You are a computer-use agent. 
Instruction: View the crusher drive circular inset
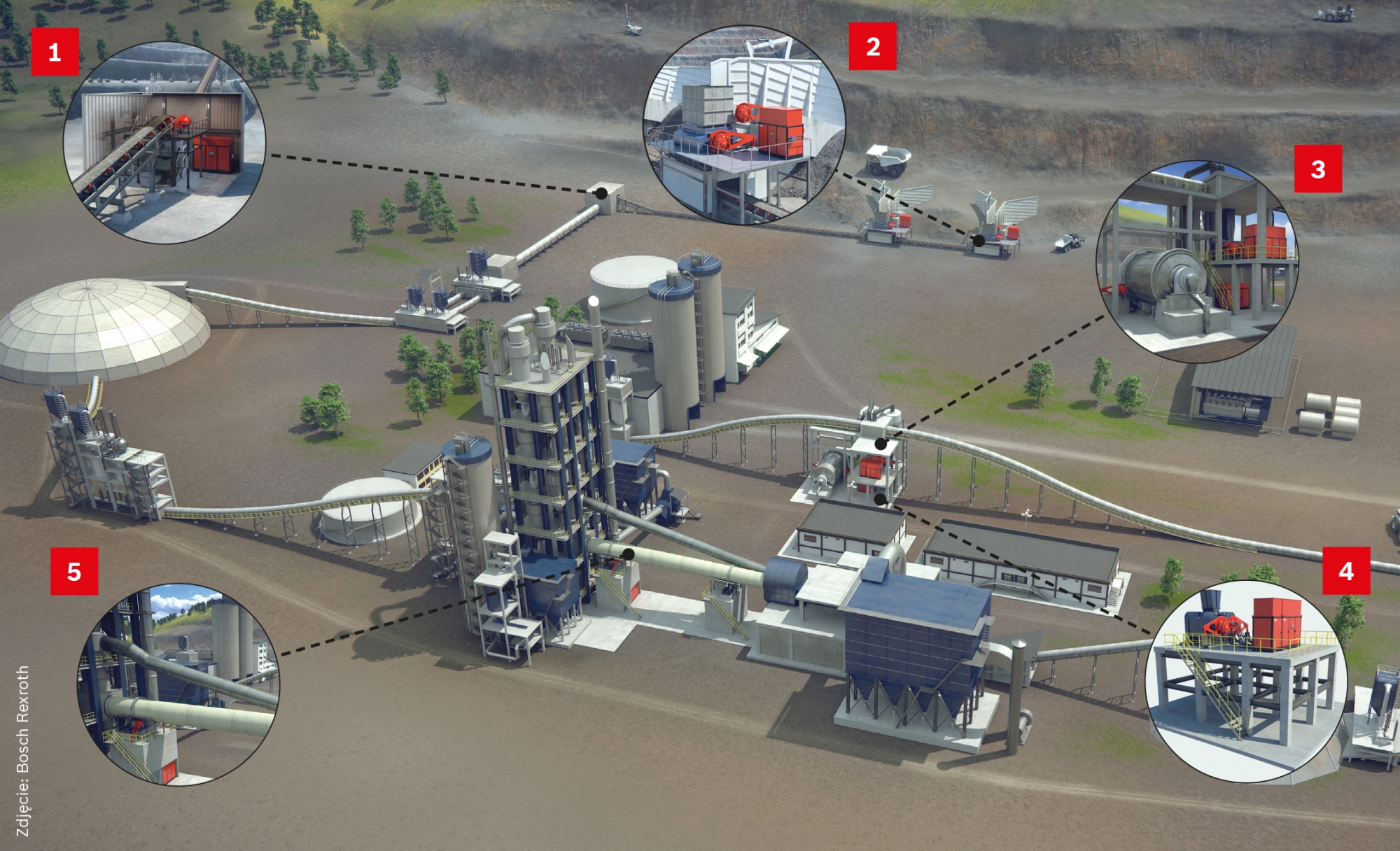744,126
